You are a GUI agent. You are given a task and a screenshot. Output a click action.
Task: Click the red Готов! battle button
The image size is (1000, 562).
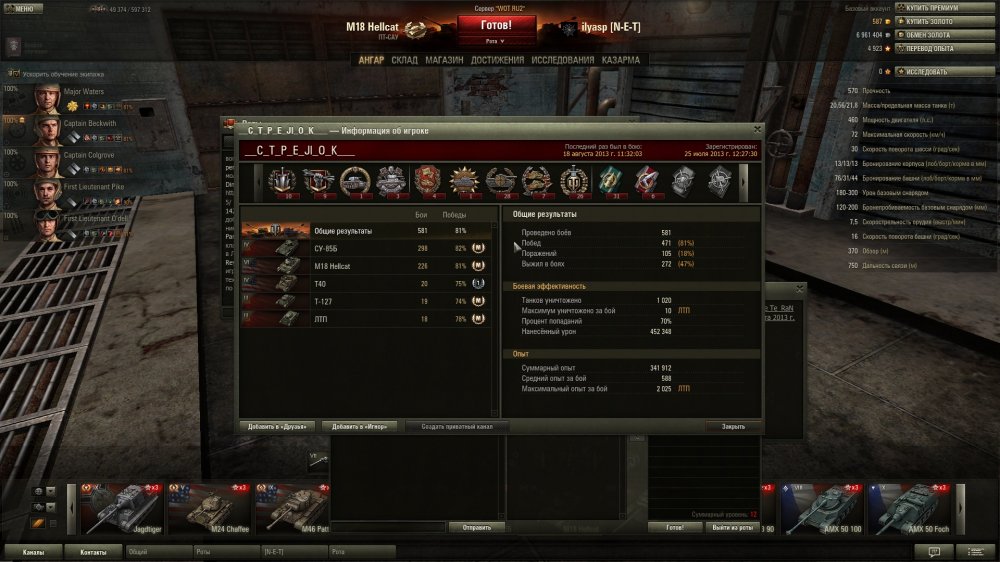click(x=496, y=25)
